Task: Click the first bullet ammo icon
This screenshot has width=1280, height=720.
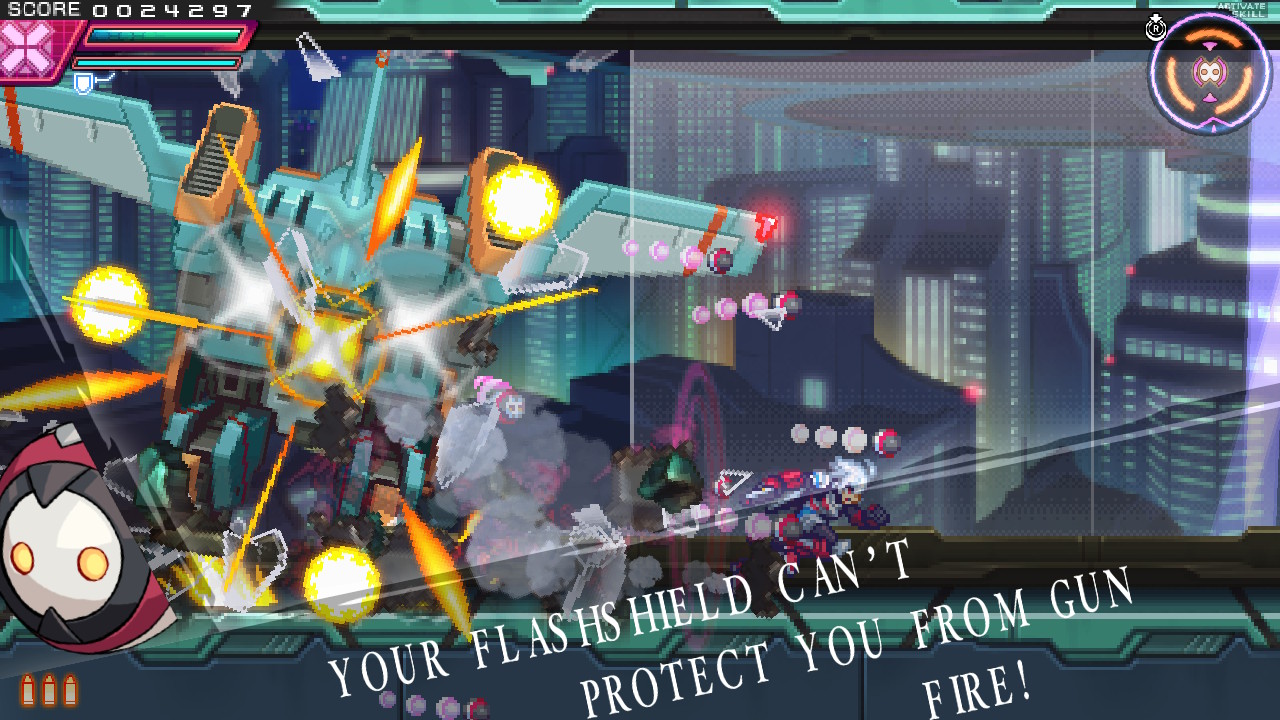Action: 28,691
